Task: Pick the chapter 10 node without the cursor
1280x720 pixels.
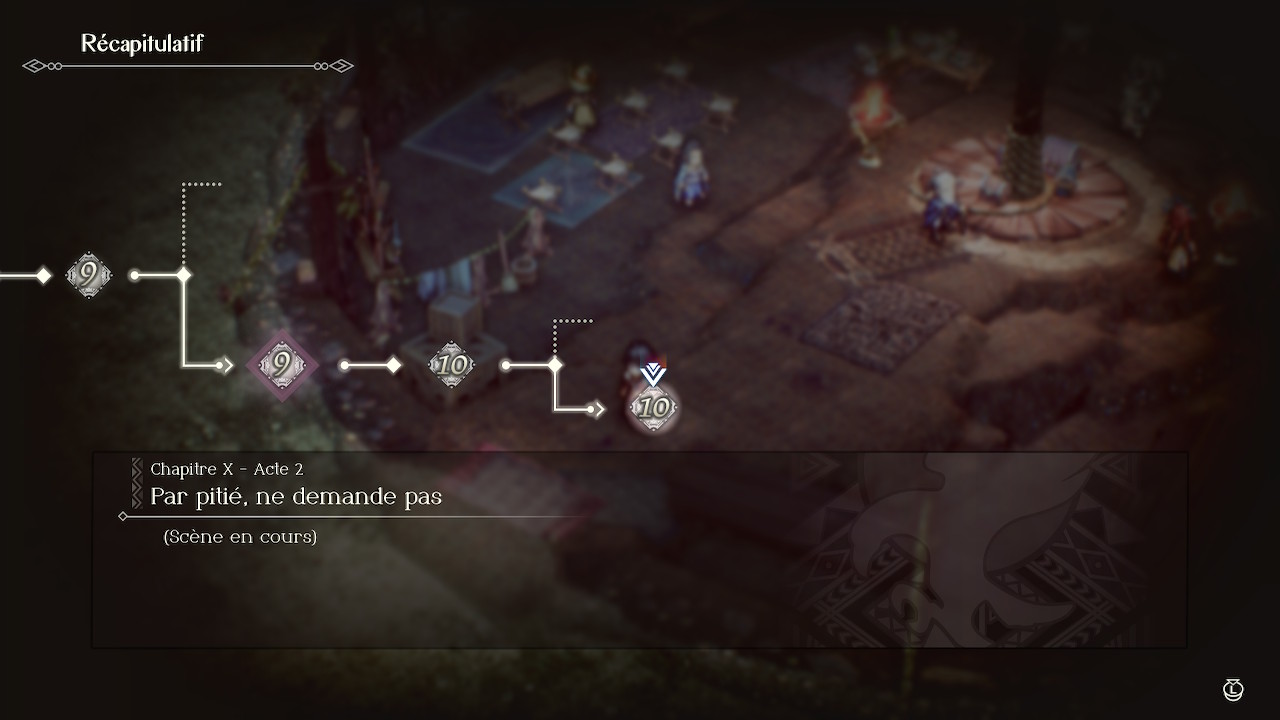Action: [x=452, y=366]
